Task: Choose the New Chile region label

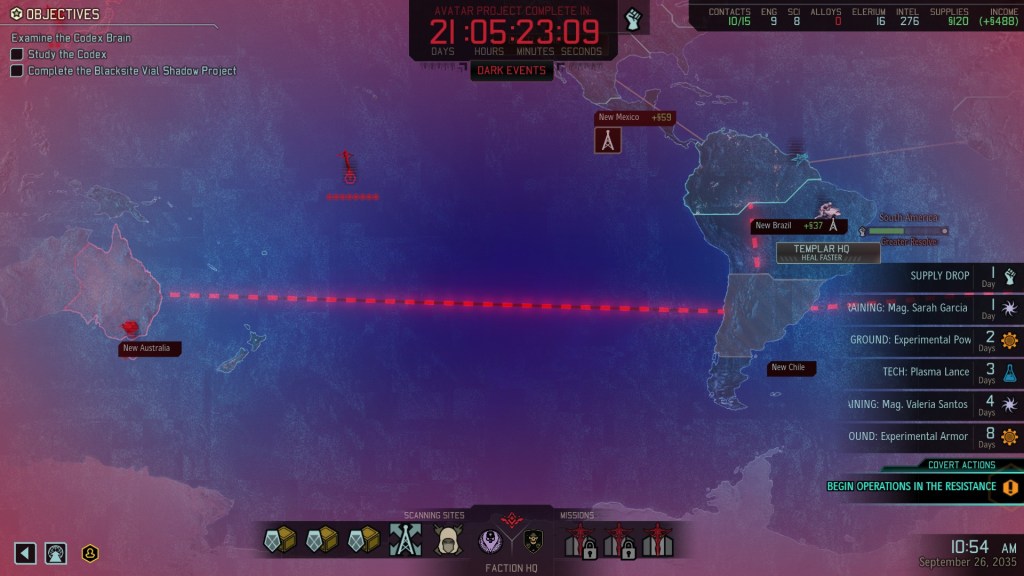Action: (788, 368)
